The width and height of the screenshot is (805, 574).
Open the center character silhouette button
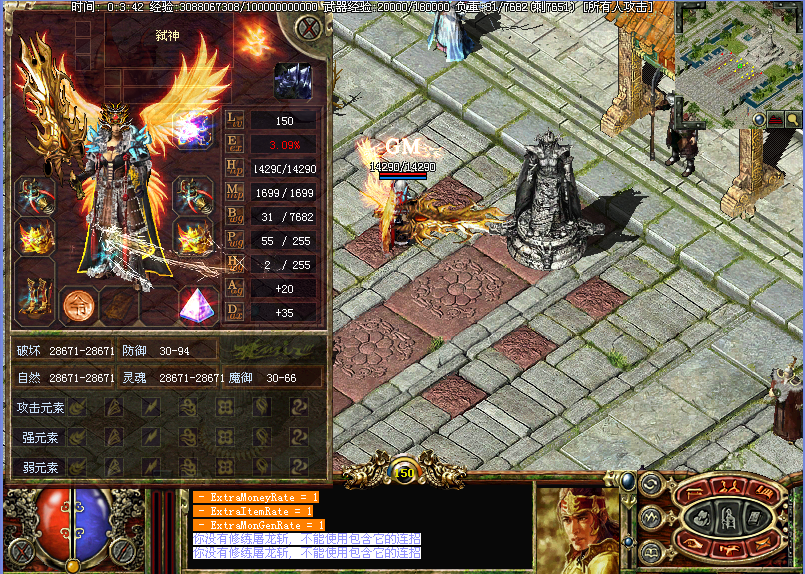click(728, 517)
